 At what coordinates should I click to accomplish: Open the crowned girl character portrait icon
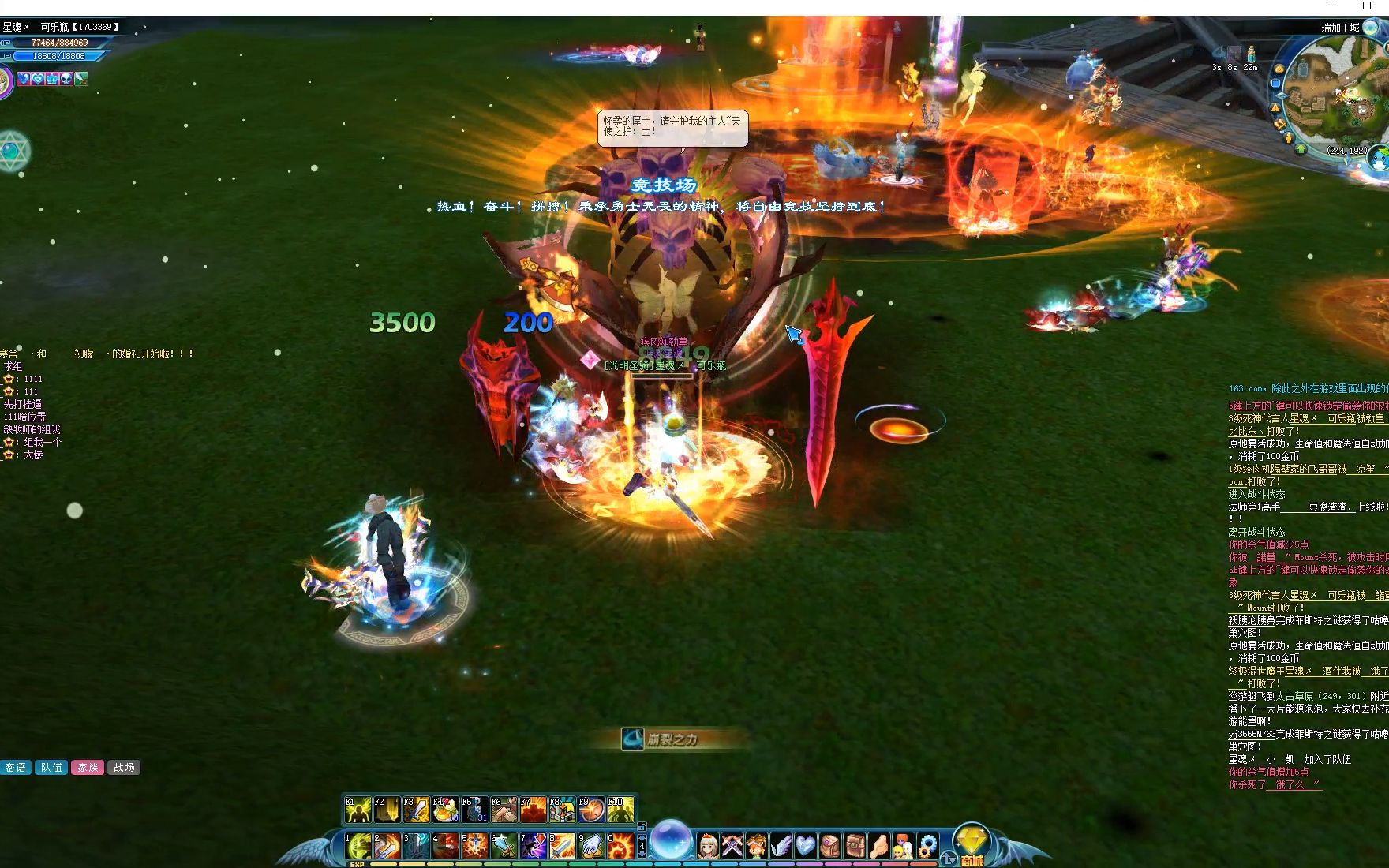pyautogui.click(x=708, y=846)
